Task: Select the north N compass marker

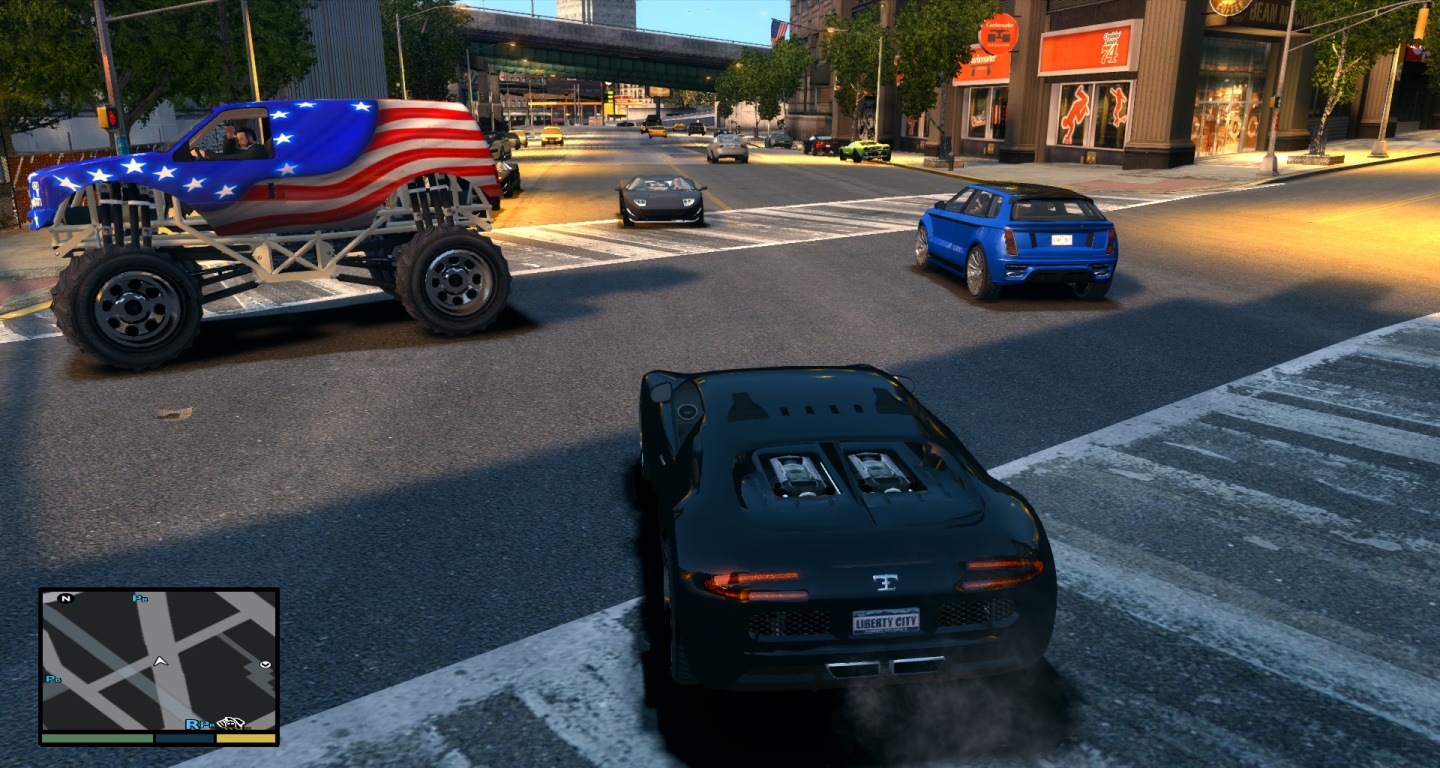Action: click(66, 598)
